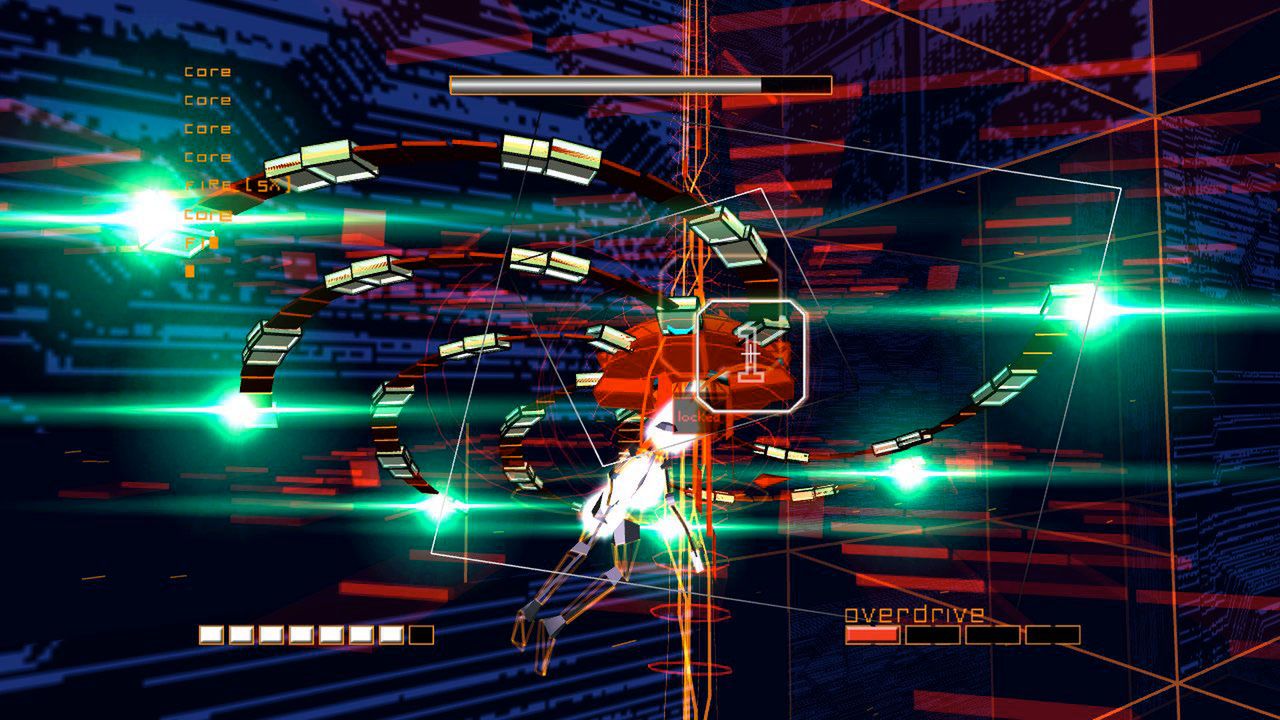
Task: Click the topmost Core entry
Action: [206, 71]
